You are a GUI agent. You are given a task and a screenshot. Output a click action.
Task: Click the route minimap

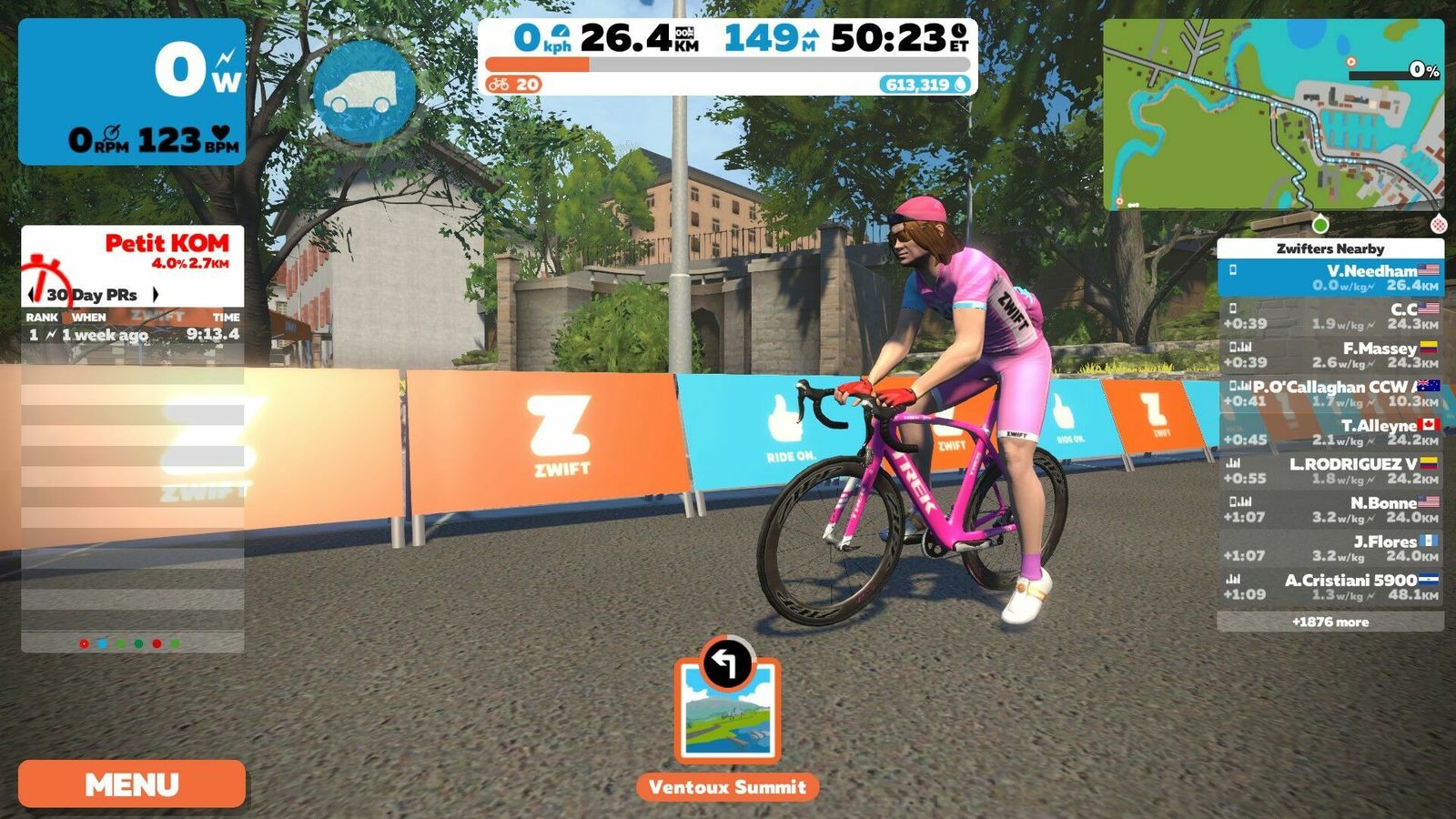pos(1272,115)
